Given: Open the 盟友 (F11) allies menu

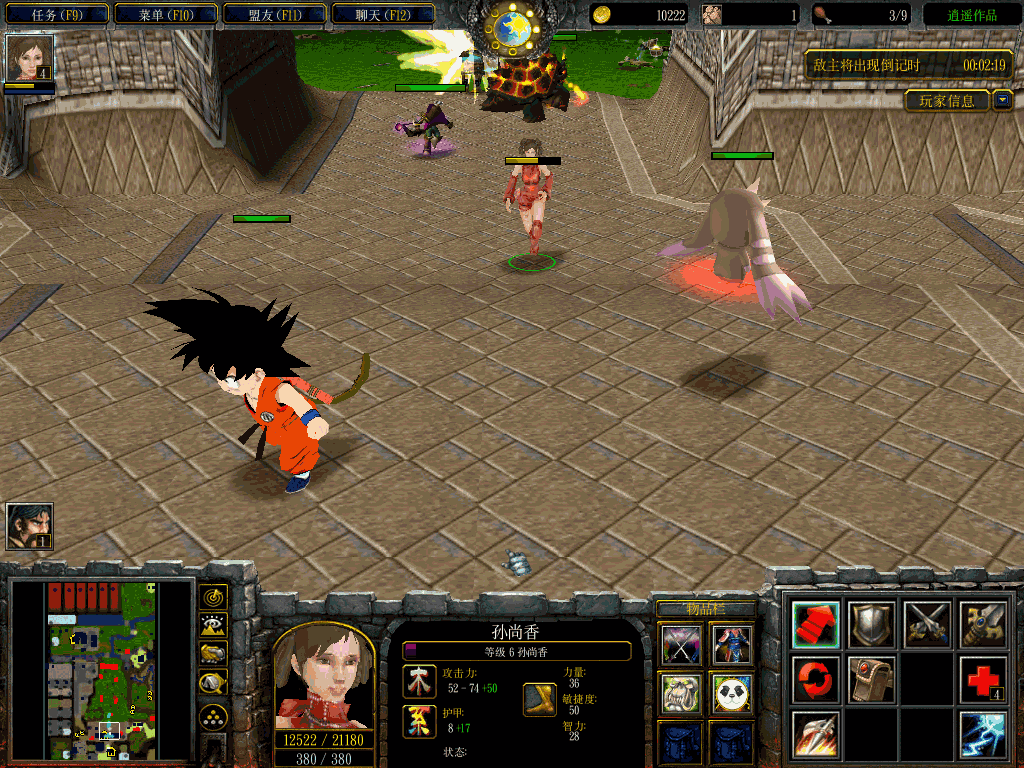Looking at the screenshot, I should (x=275, y=15).
